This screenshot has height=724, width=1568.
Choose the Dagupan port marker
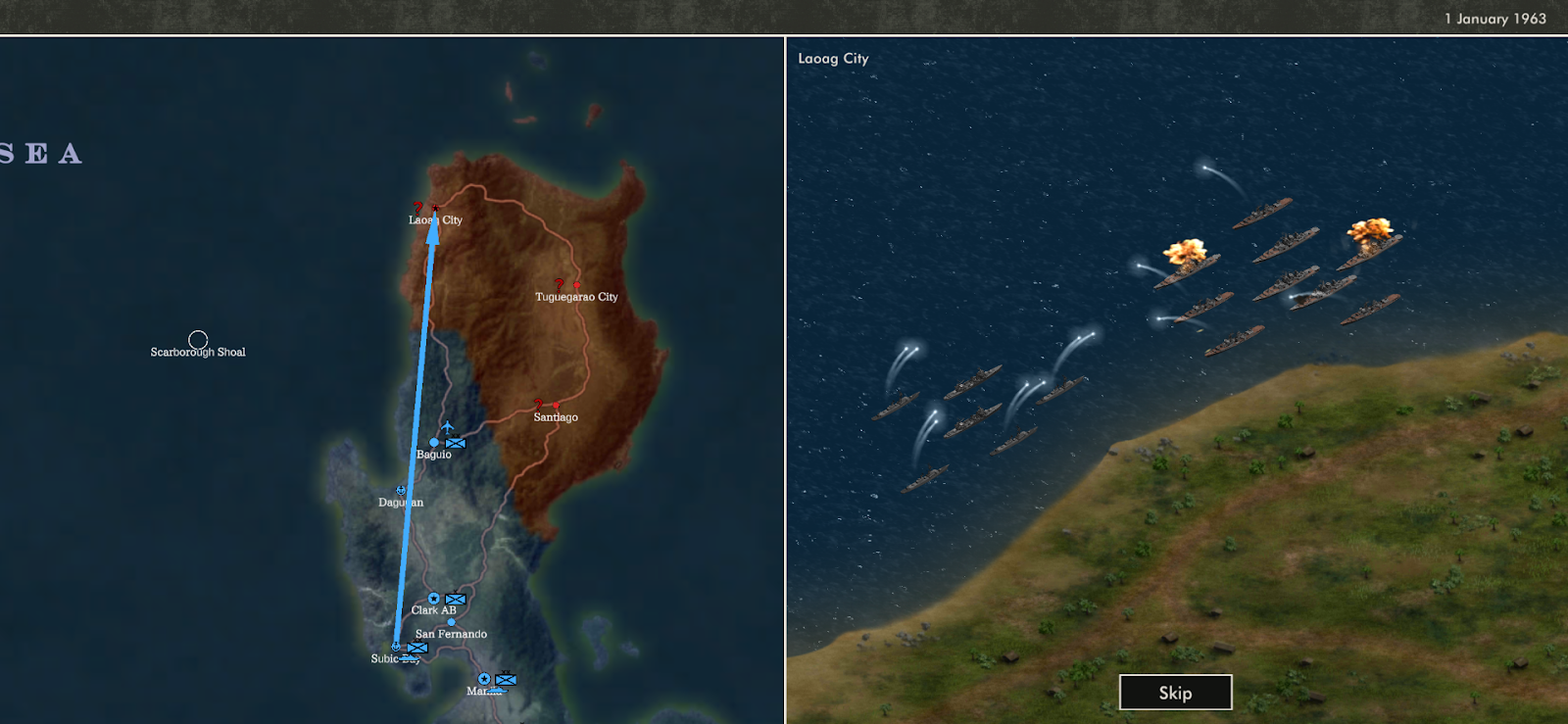[x=401, y=490]
